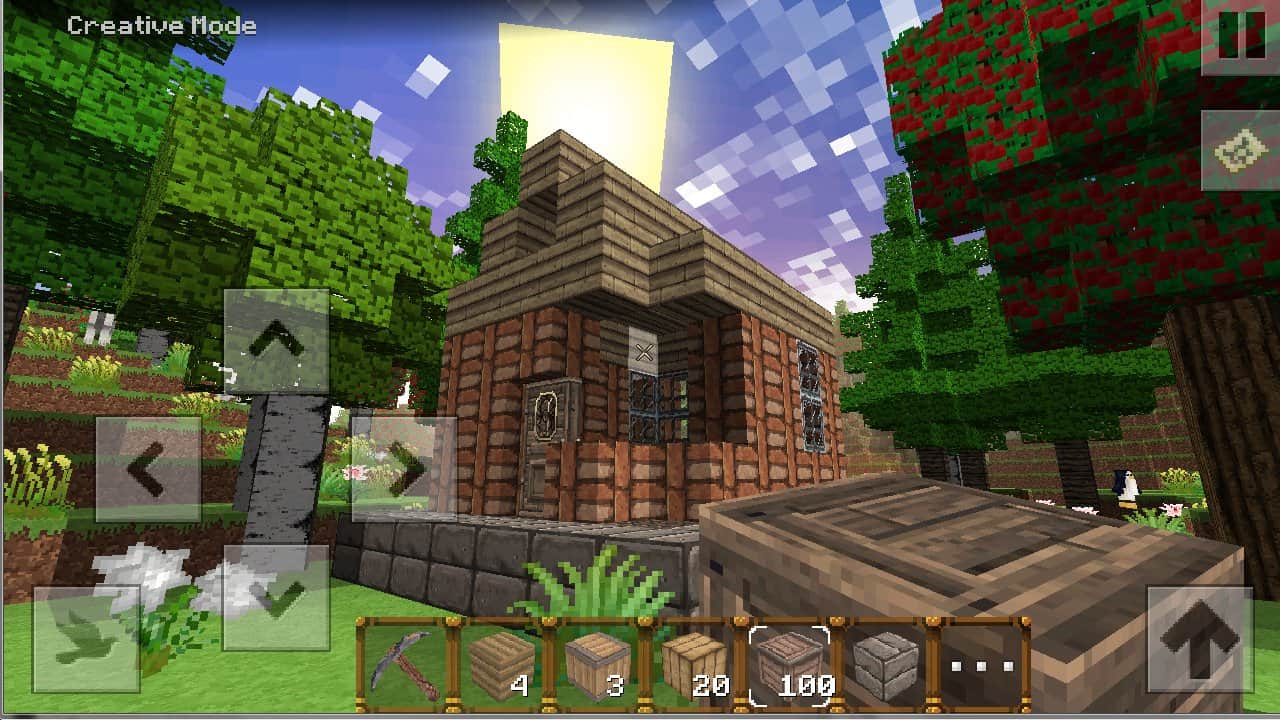
Task: Choose the wood plank stack of 4
Action: pyautogui.click(x=501, y=665)
